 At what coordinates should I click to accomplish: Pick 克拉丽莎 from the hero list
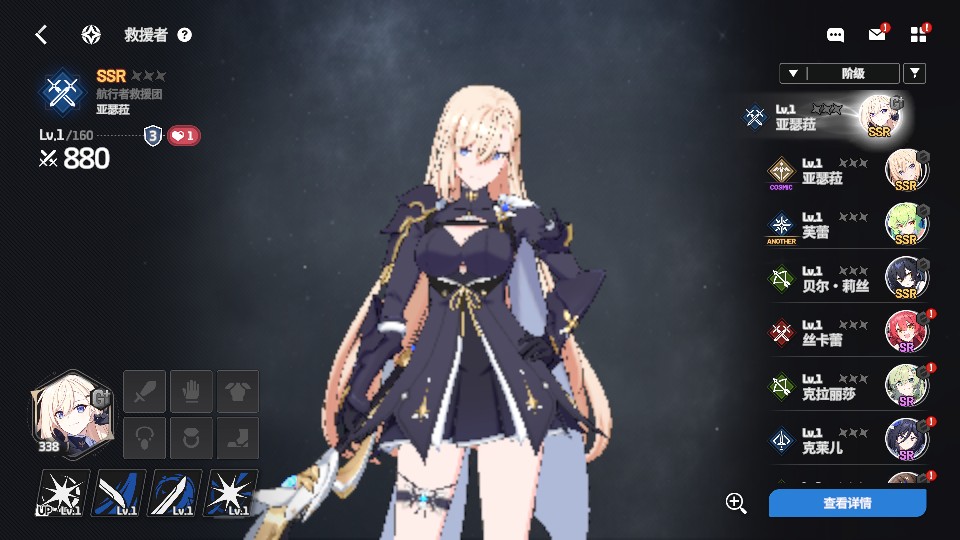[850, 387]
